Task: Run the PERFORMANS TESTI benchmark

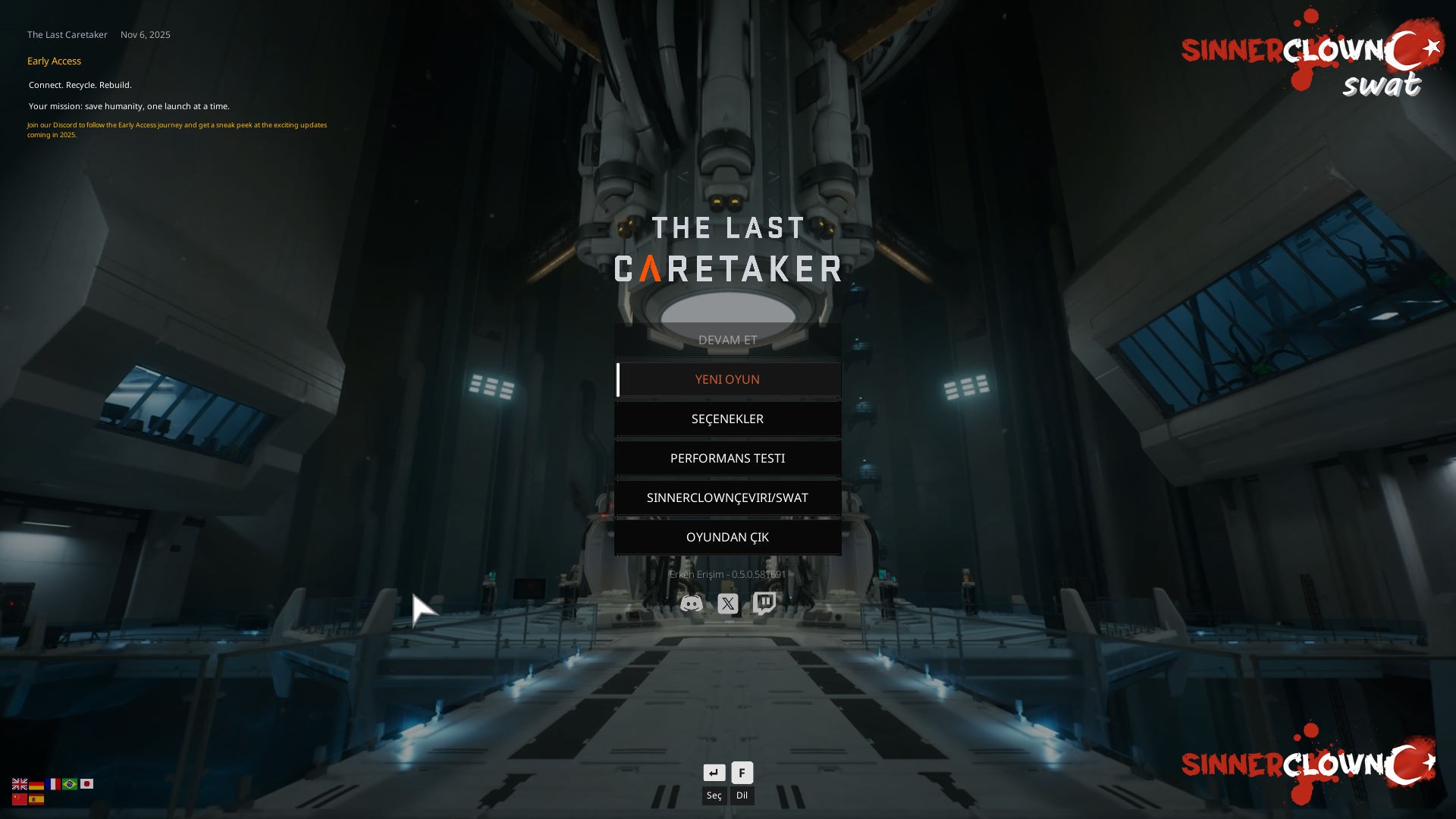Action: [x=728, y=458]
